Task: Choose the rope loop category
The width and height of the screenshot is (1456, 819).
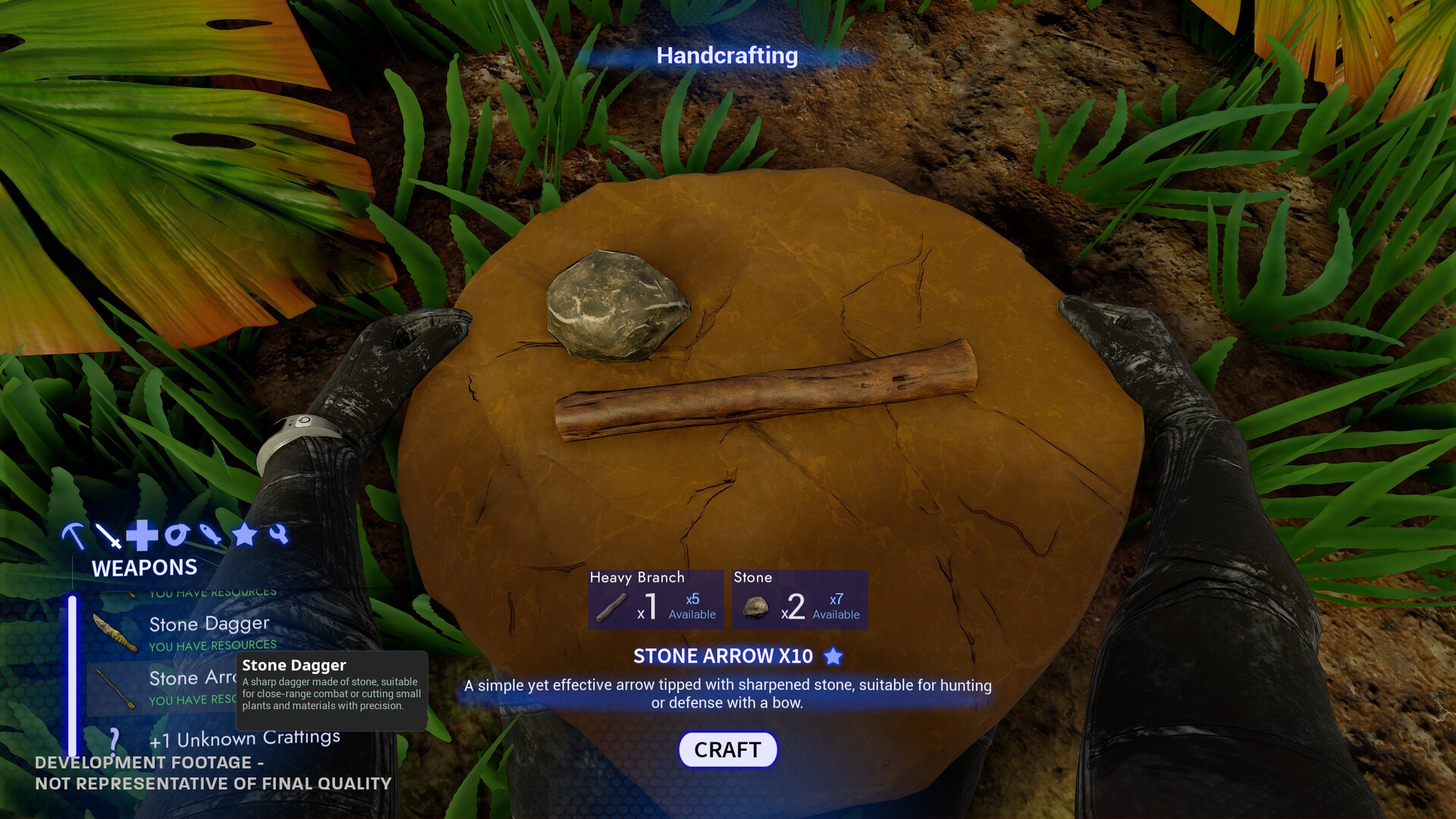Action: tap(177, 535)
